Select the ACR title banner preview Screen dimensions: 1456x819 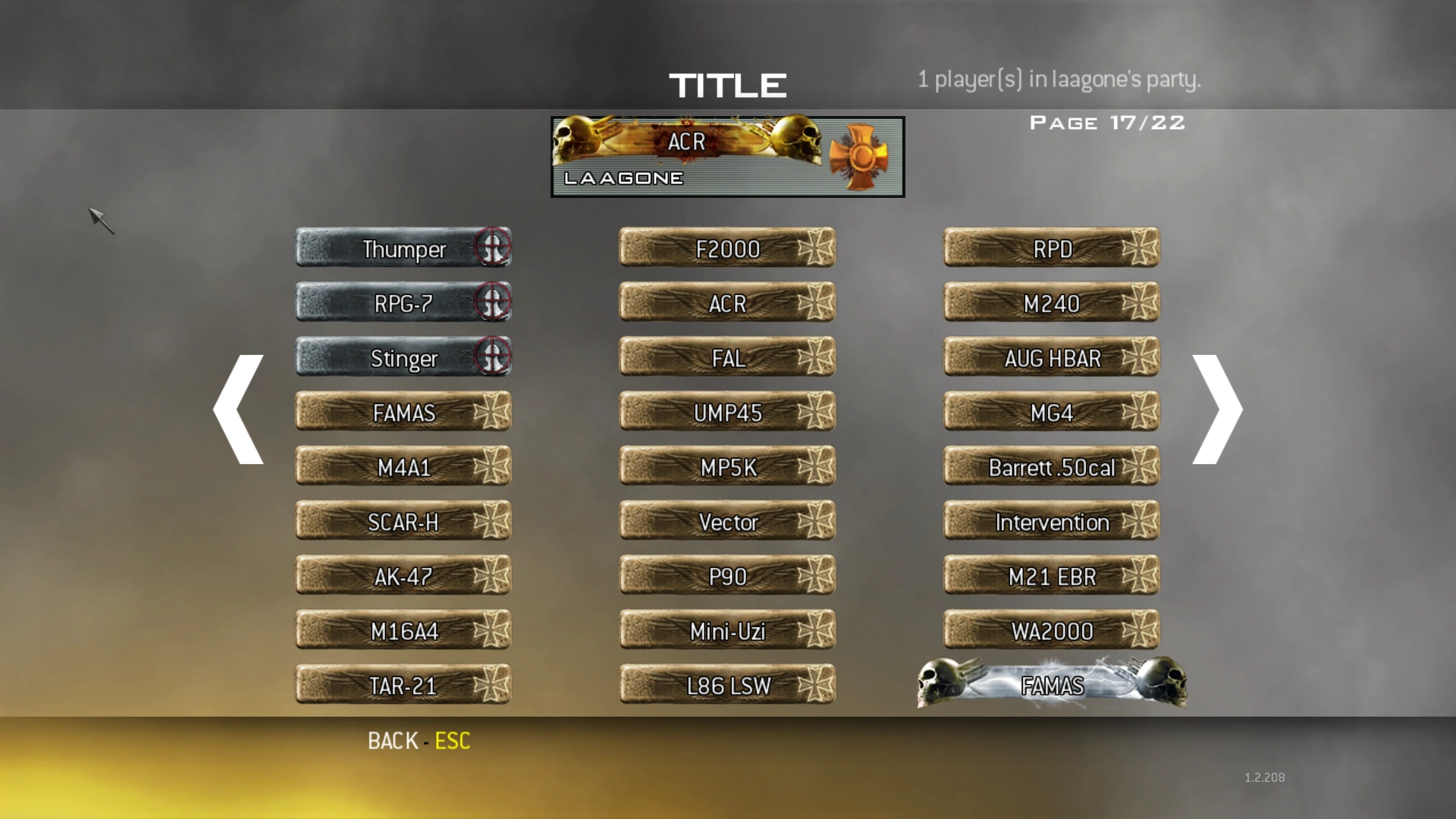point(726,155)
